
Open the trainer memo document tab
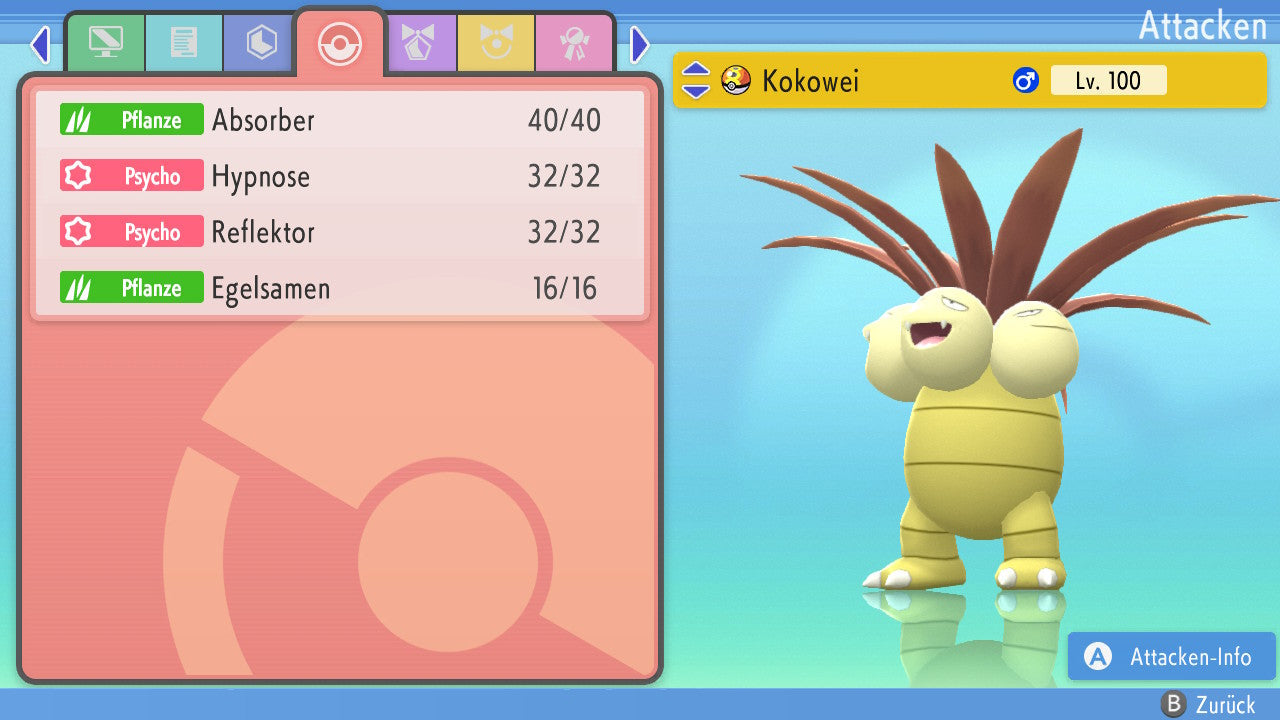click(x=183, y=43)
